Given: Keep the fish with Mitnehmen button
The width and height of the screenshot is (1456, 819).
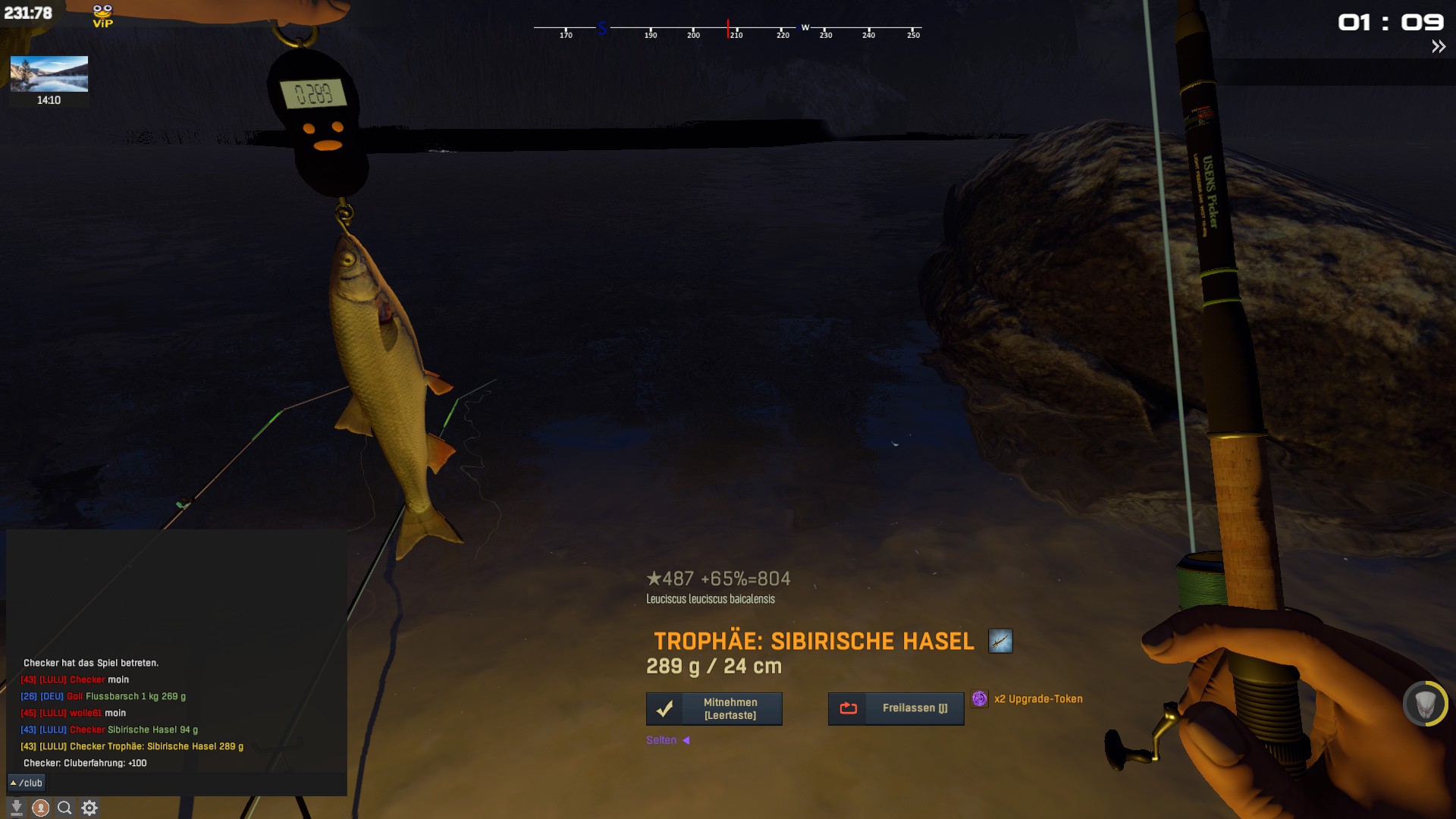Looking at the screenshot, I should pyautogui.click(x=714, y=709).
